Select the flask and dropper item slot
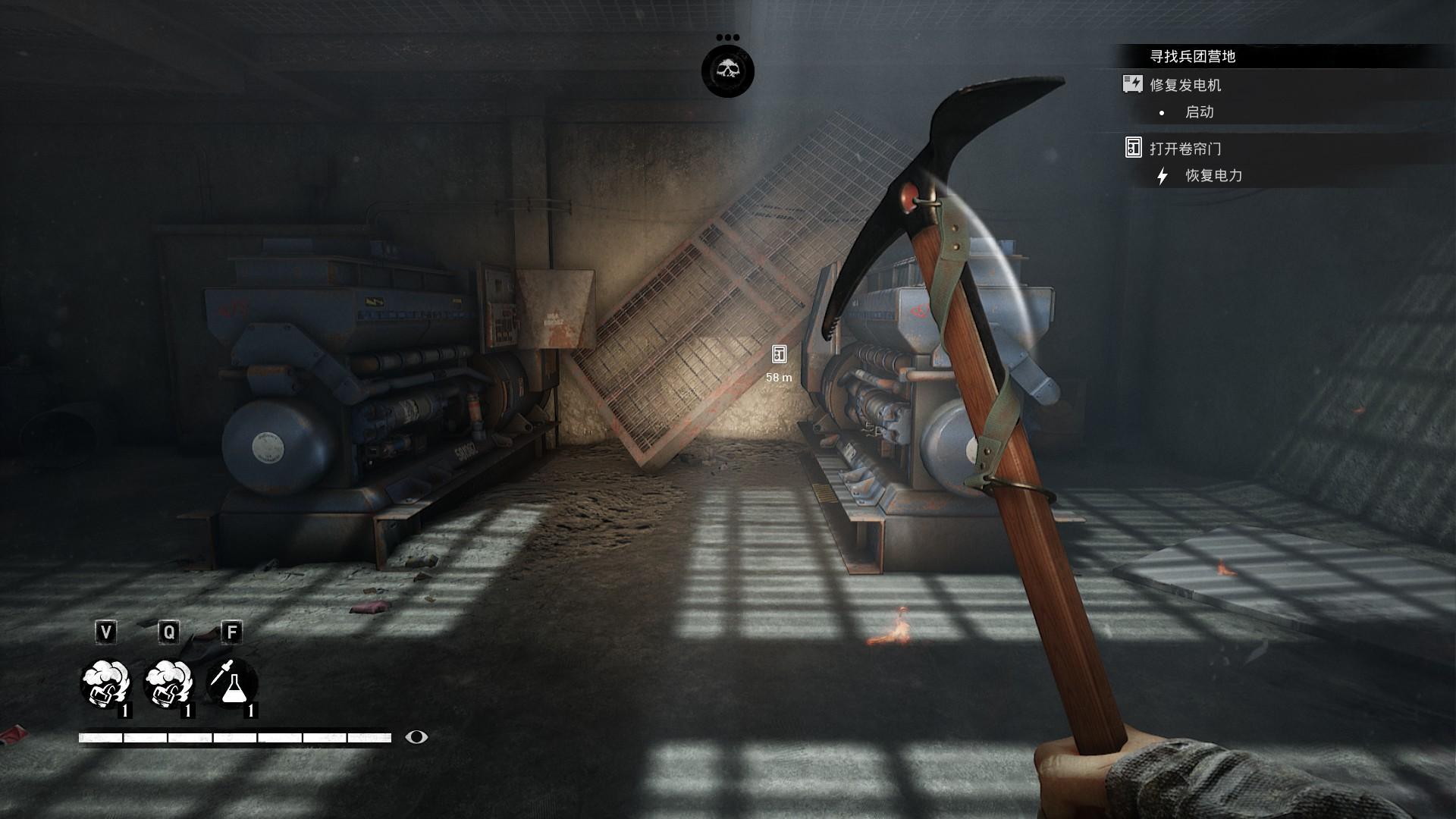Screen dimensions: 1456x819 [x=231, y=683]
